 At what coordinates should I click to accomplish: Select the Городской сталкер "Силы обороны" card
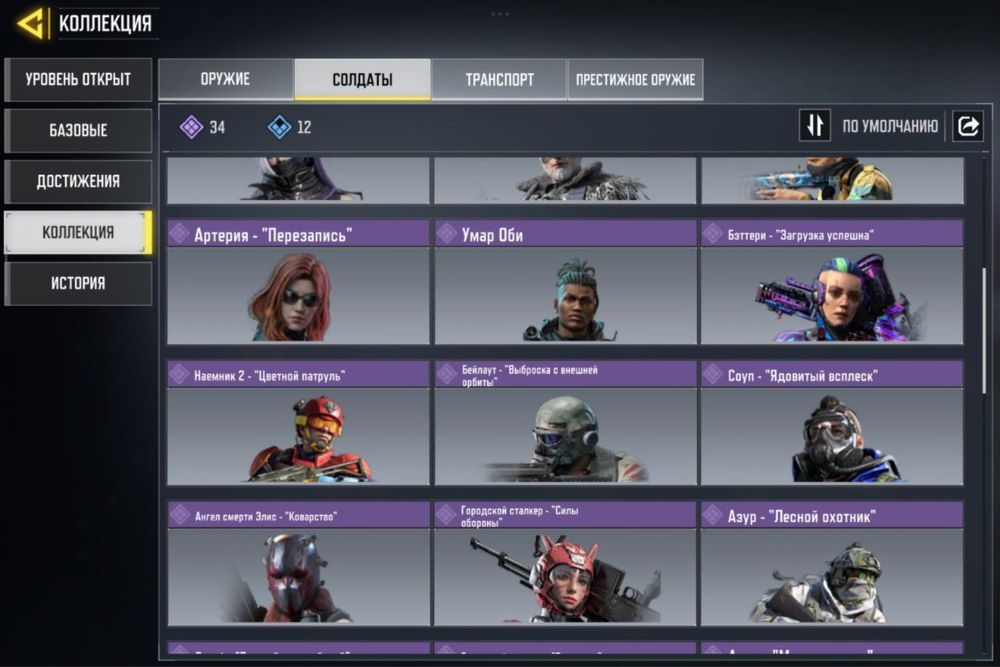(565, 564)
